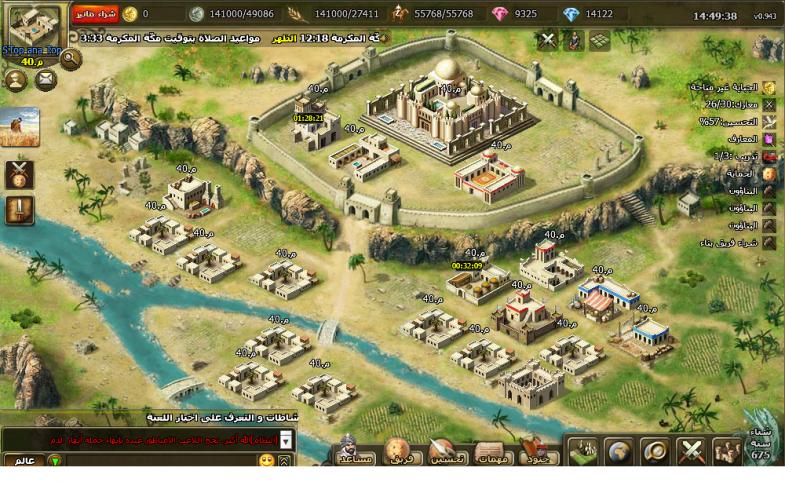
Task: Select the world (عالم) chat channel
Action: pyautogui.click(x=22, y=461)
